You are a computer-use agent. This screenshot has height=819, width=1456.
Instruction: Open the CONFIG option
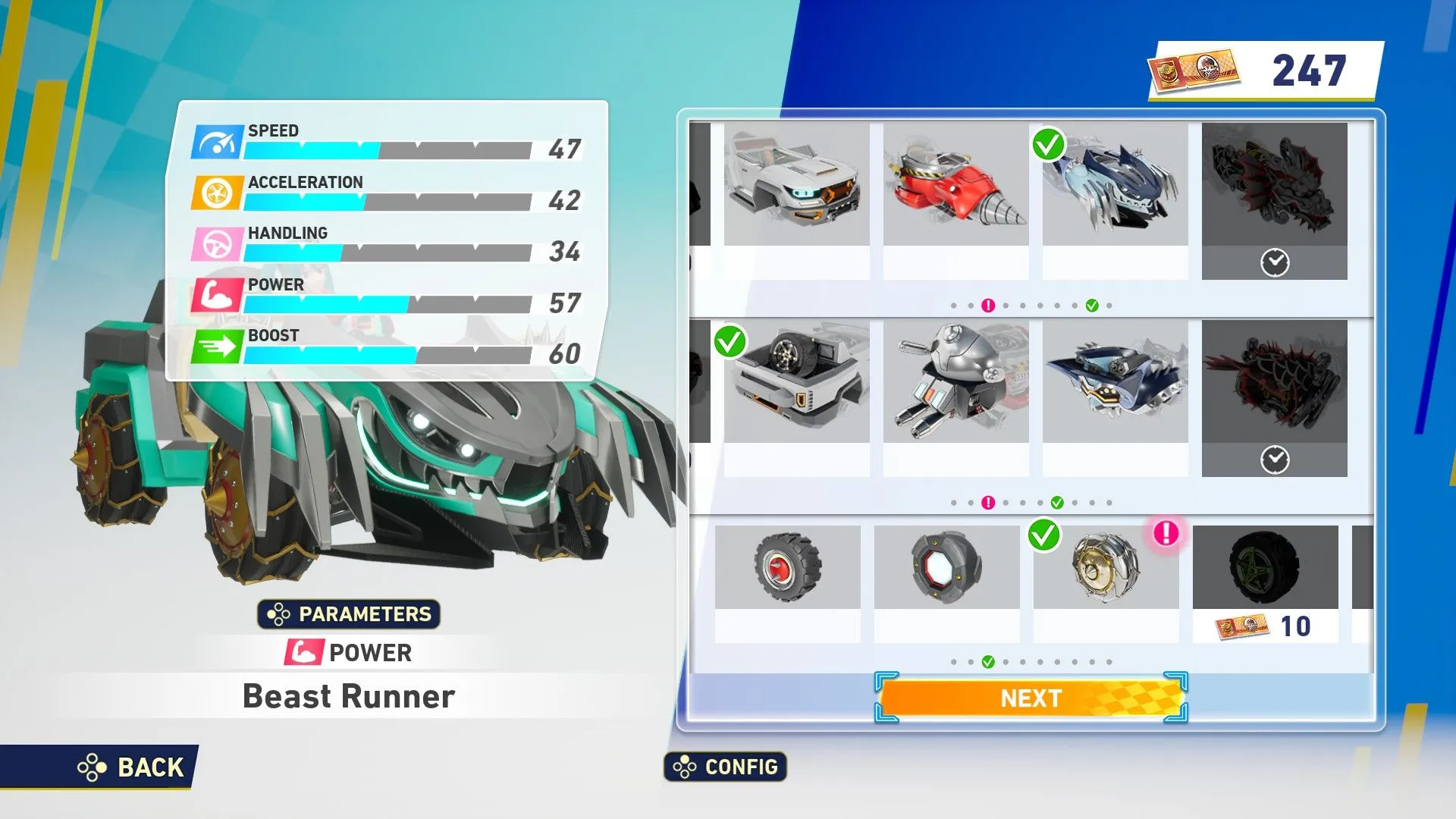coord(726,767)
